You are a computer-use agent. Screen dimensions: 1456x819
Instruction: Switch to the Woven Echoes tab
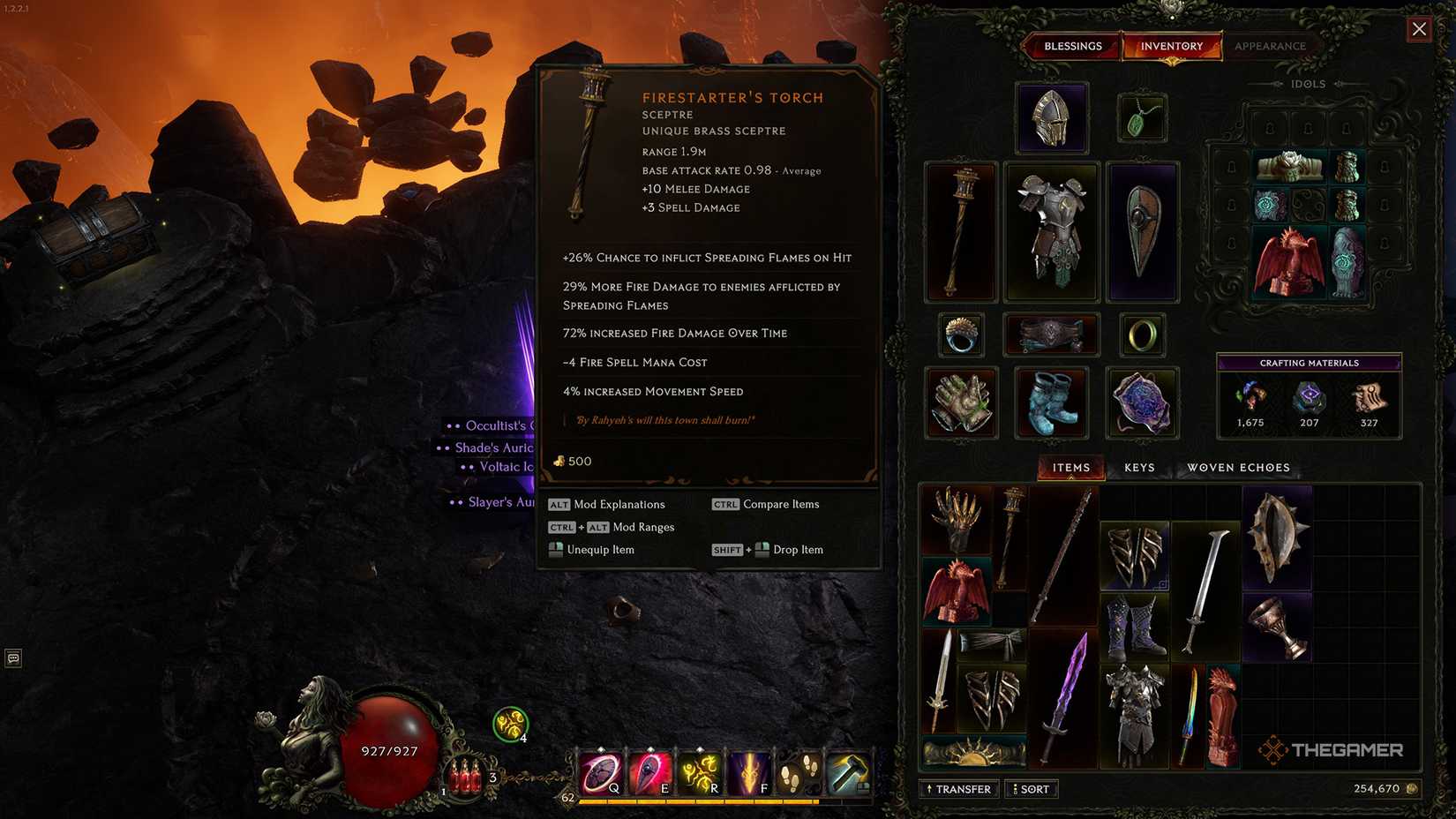click(1237, 467)
